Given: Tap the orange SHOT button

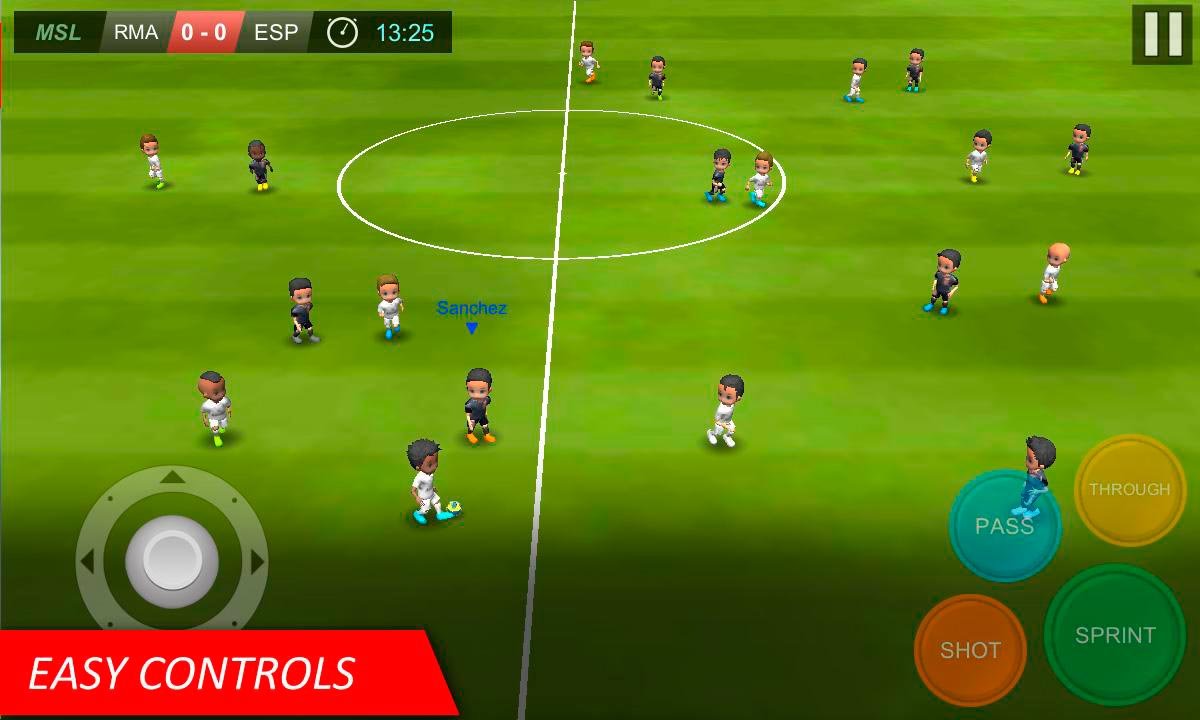Looking at the screenshot, I should click(969, 650).
